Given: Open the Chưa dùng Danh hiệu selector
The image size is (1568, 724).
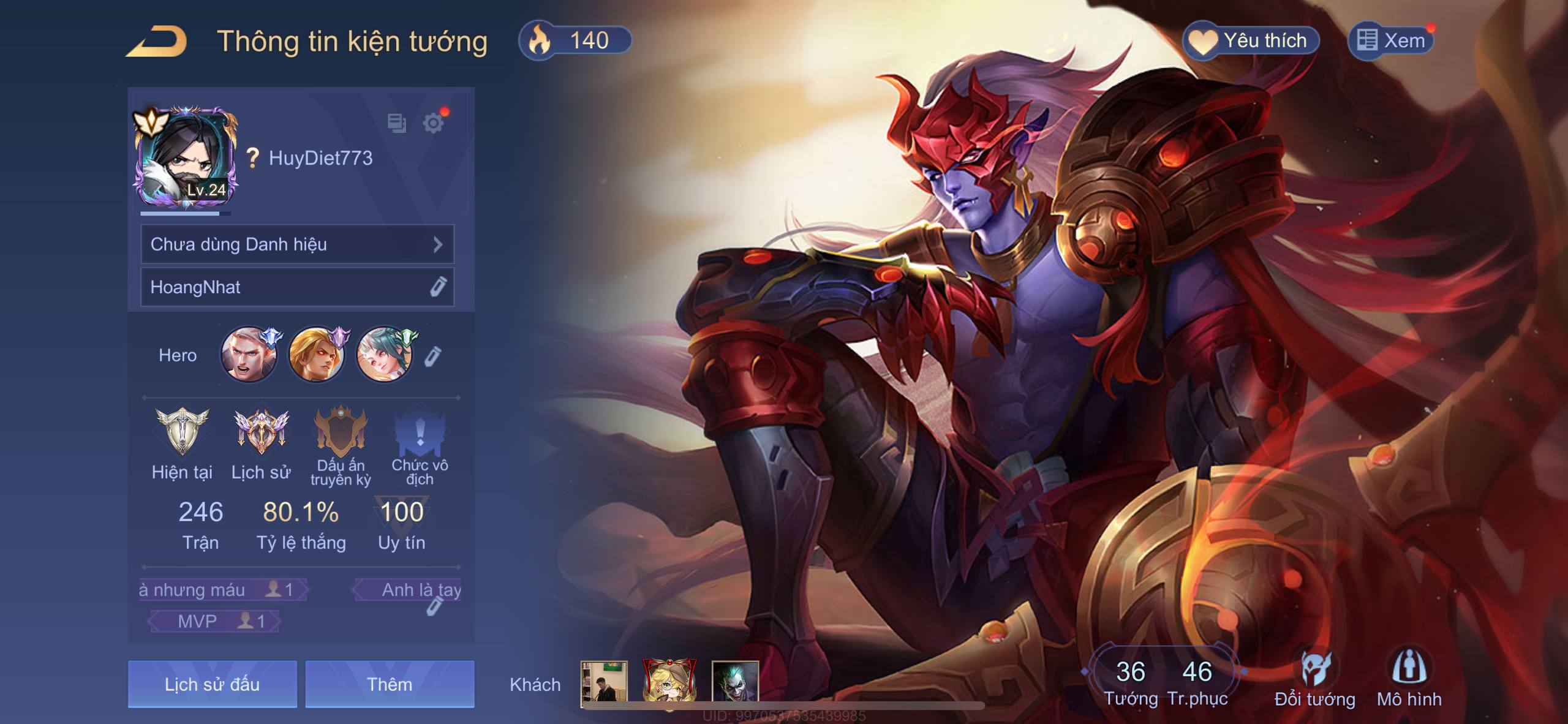Looking at the screenshot, I should [297, 244].
